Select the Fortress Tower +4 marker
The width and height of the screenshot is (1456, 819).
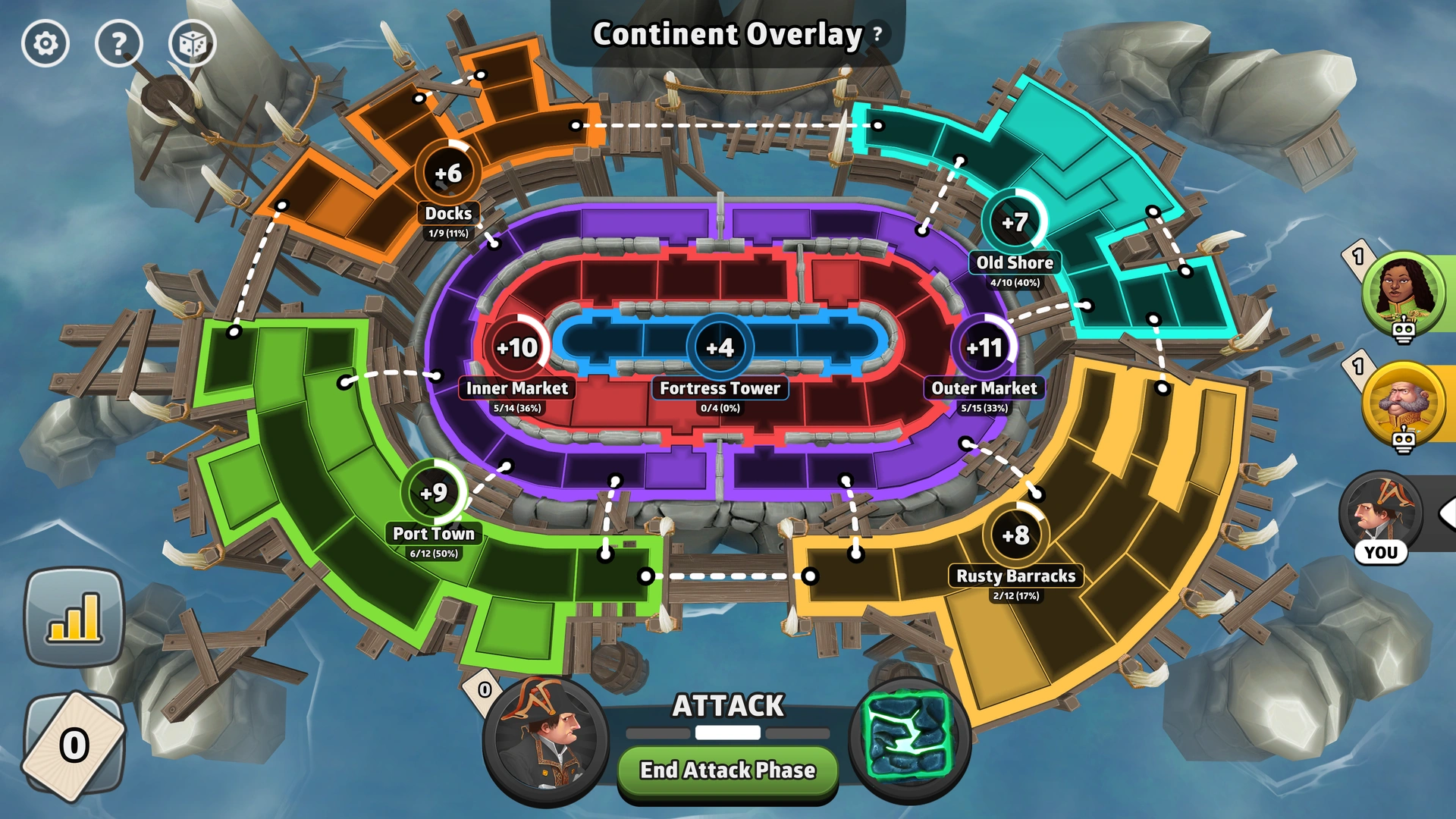719,347
